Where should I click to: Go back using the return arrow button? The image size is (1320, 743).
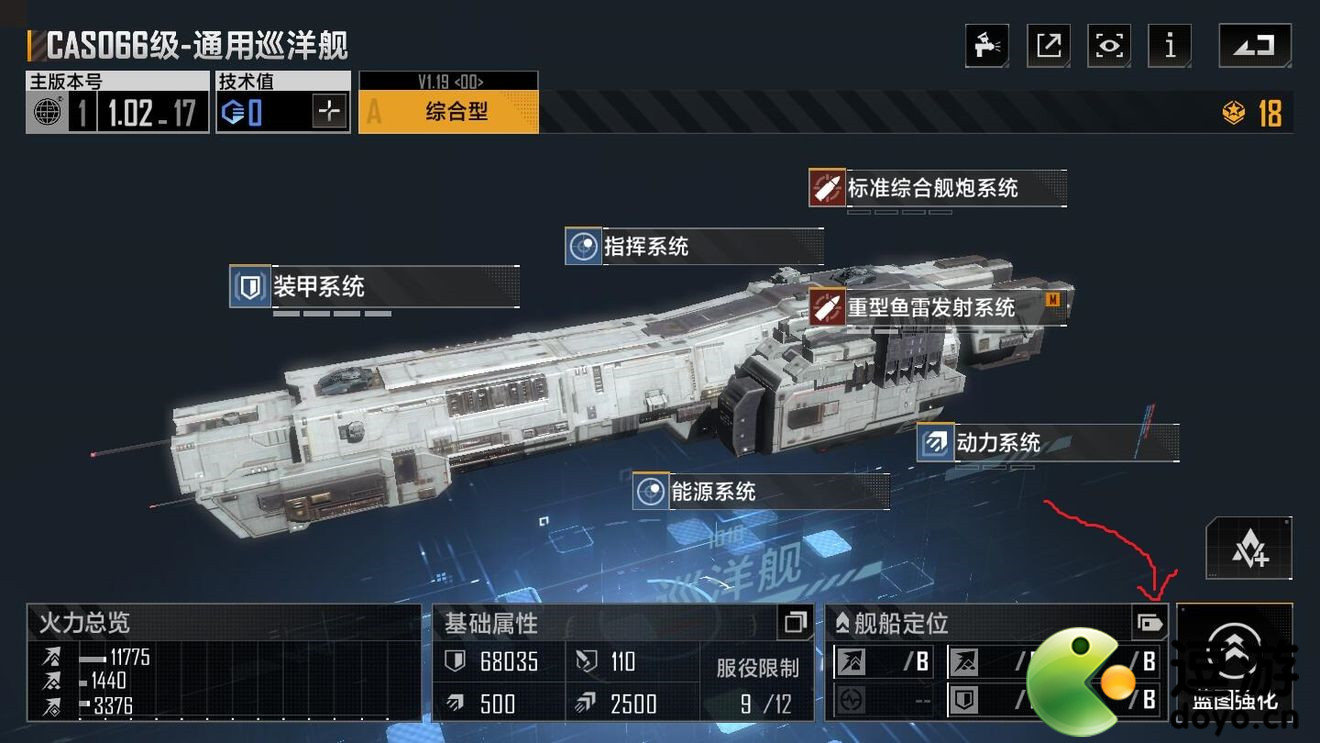[x=1254, y=46]
